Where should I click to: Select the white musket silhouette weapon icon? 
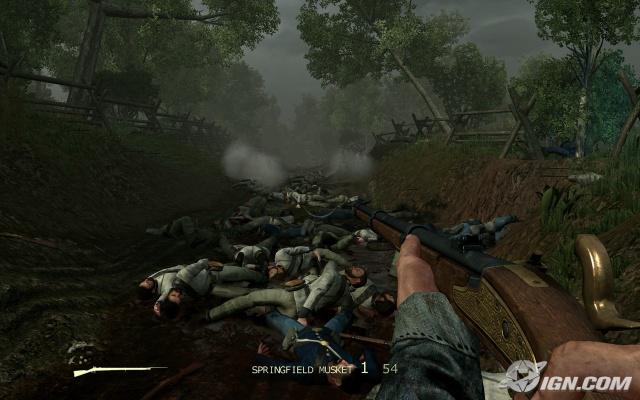(x=119, y=371)
